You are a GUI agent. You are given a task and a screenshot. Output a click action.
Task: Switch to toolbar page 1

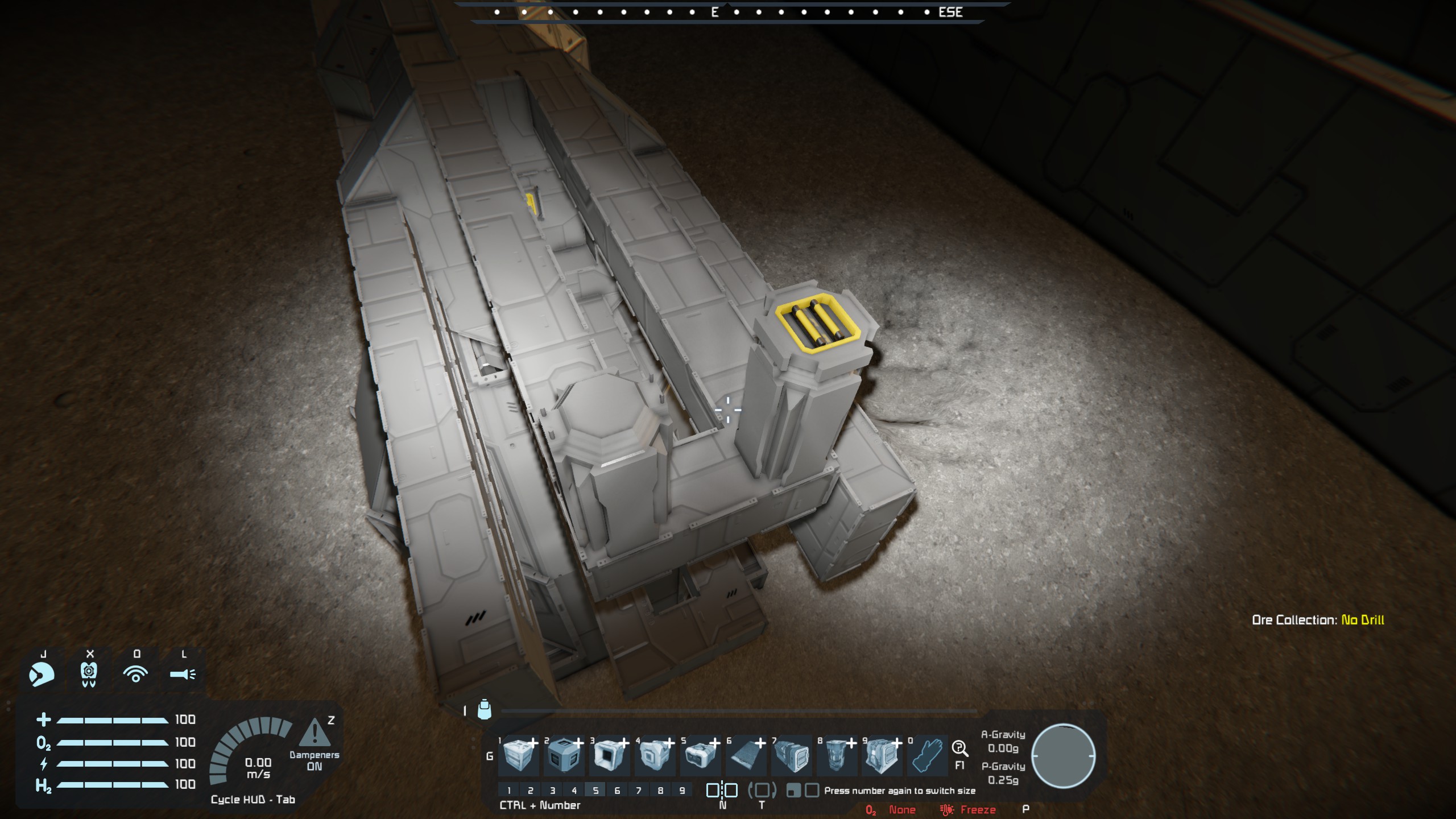point(509,790)
